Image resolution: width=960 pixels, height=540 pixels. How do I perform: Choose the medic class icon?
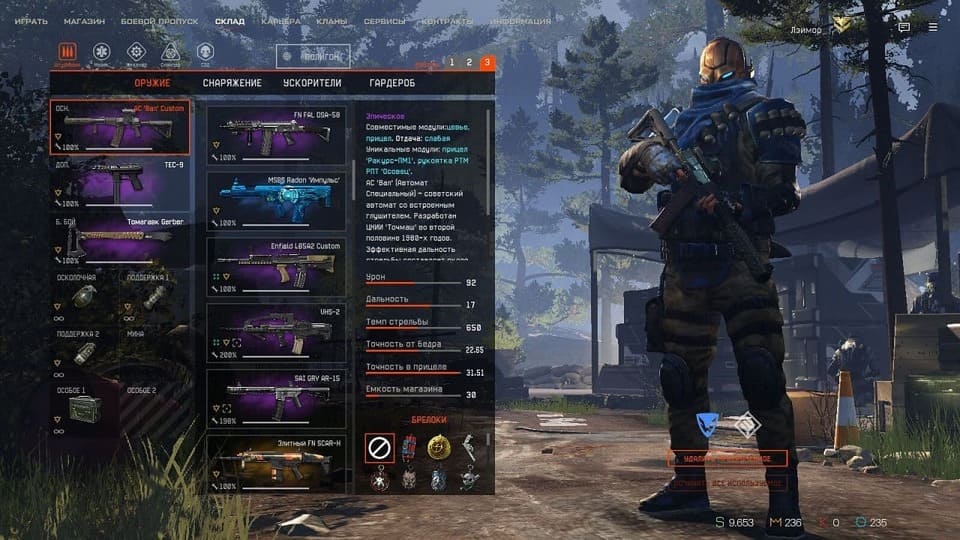[x=102, y=51]
